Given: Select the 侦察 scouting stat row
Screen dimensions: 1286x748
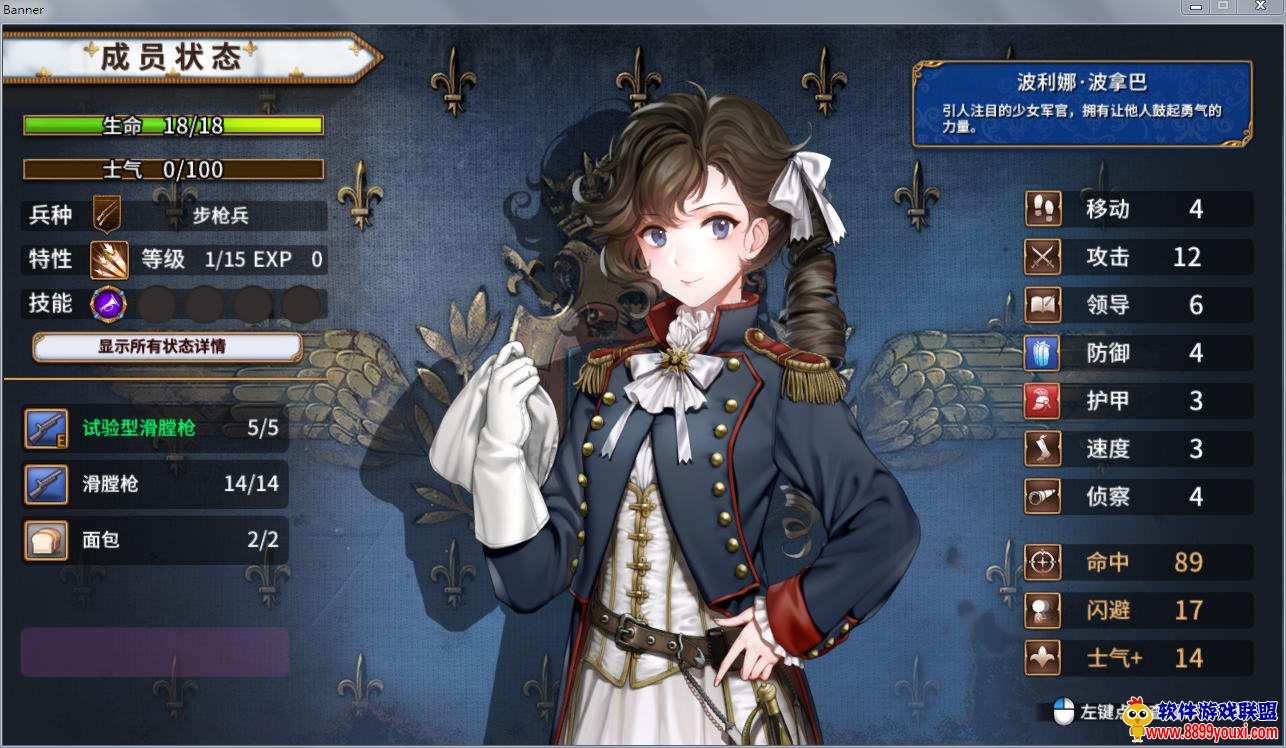Looking at the screenshot, I should tap(1138, 497).
